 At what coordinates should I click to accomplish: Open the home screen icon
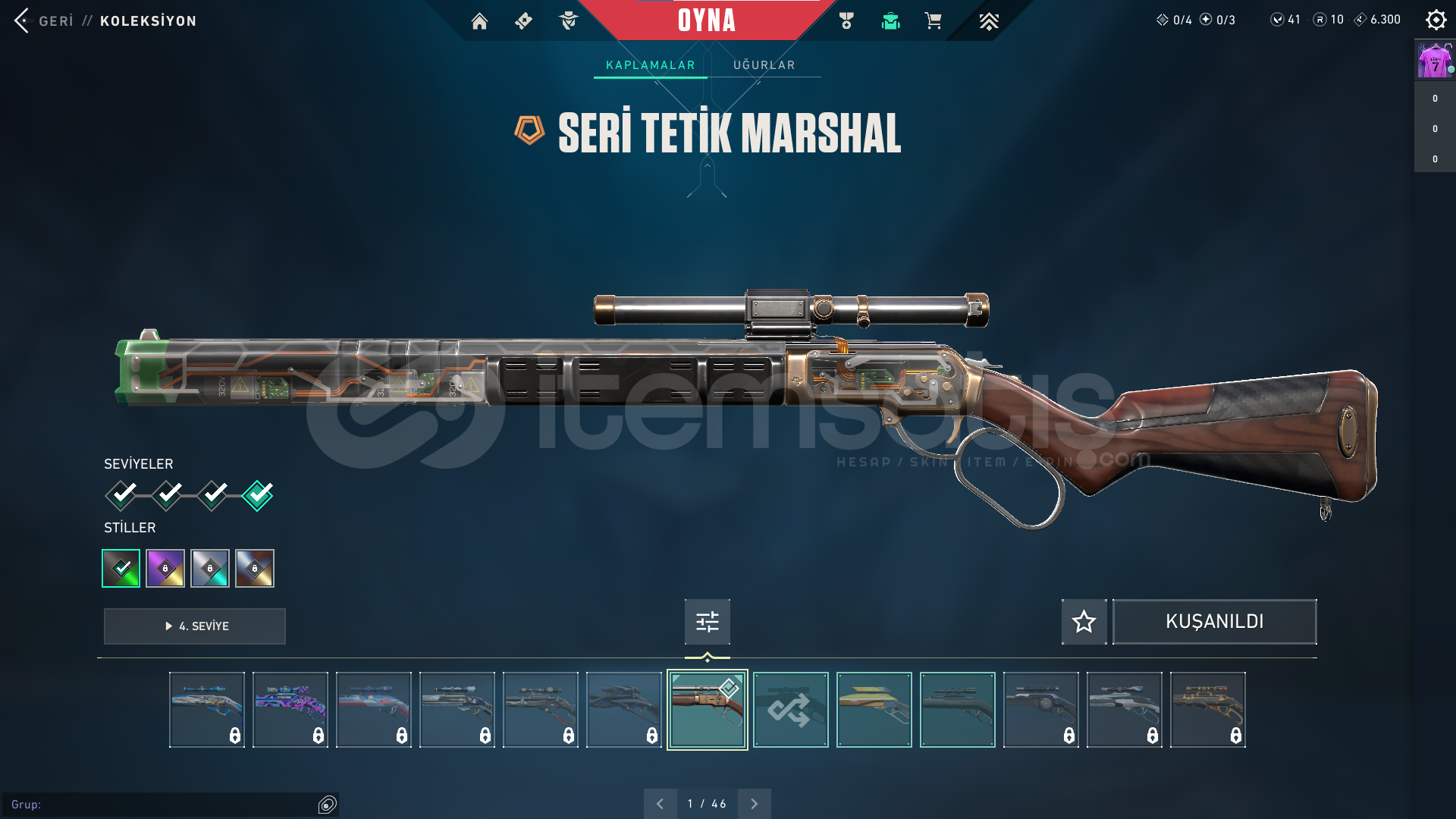(x=479, y=21)
